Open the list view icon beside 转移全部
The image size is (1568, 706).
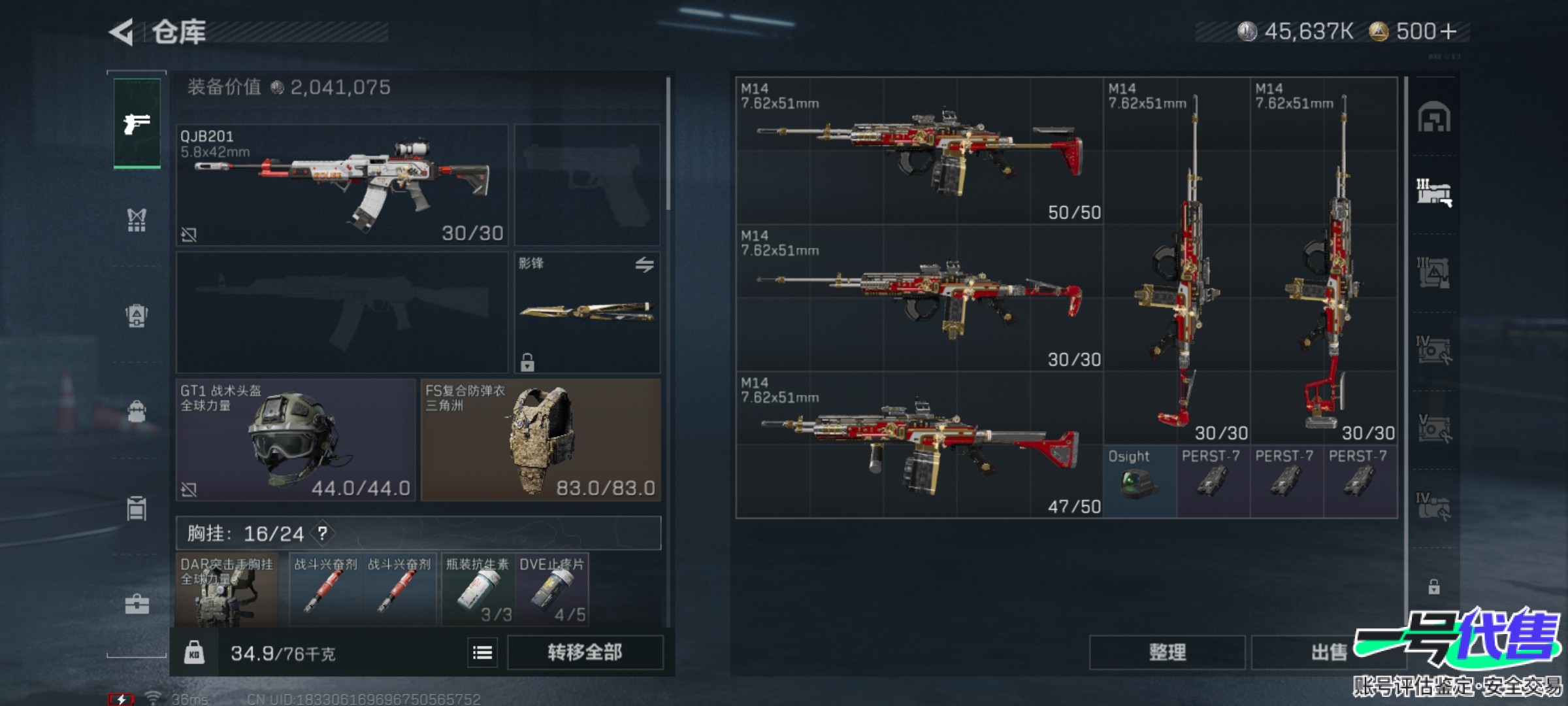(482, 652)
